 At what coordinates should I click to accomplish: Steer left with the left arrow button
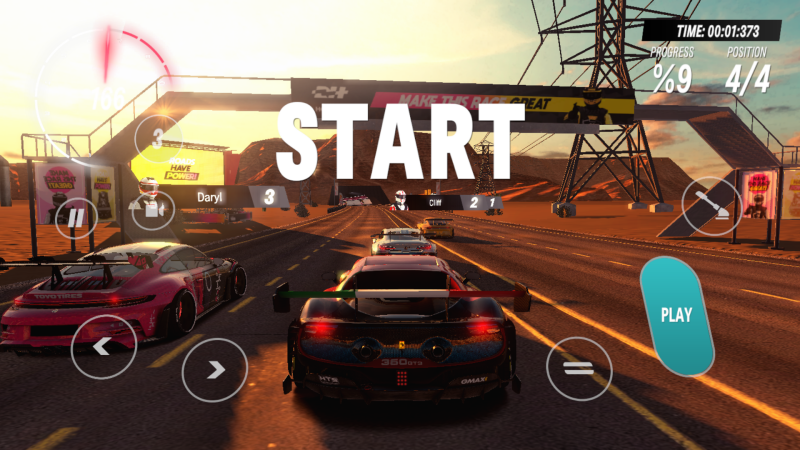coord(104,346)
